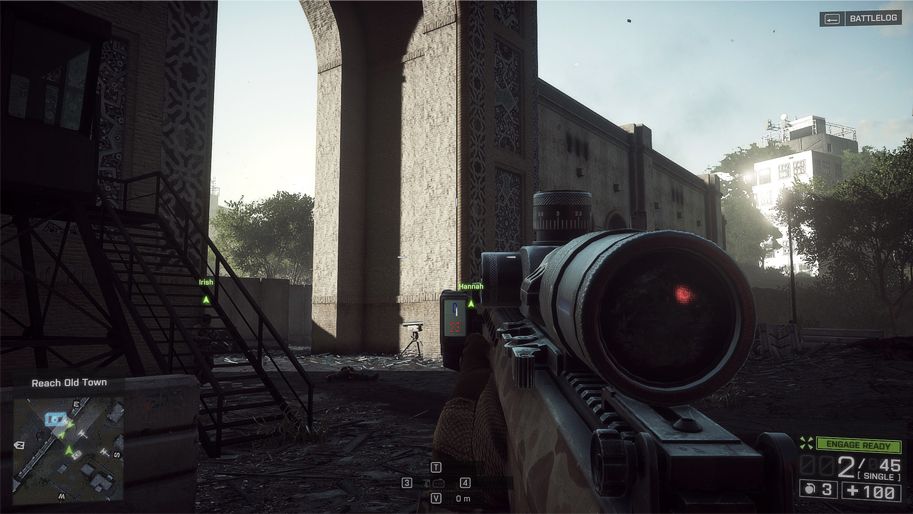
Task: Select squadmate Irish's name marker
Action: coord(206,283)
